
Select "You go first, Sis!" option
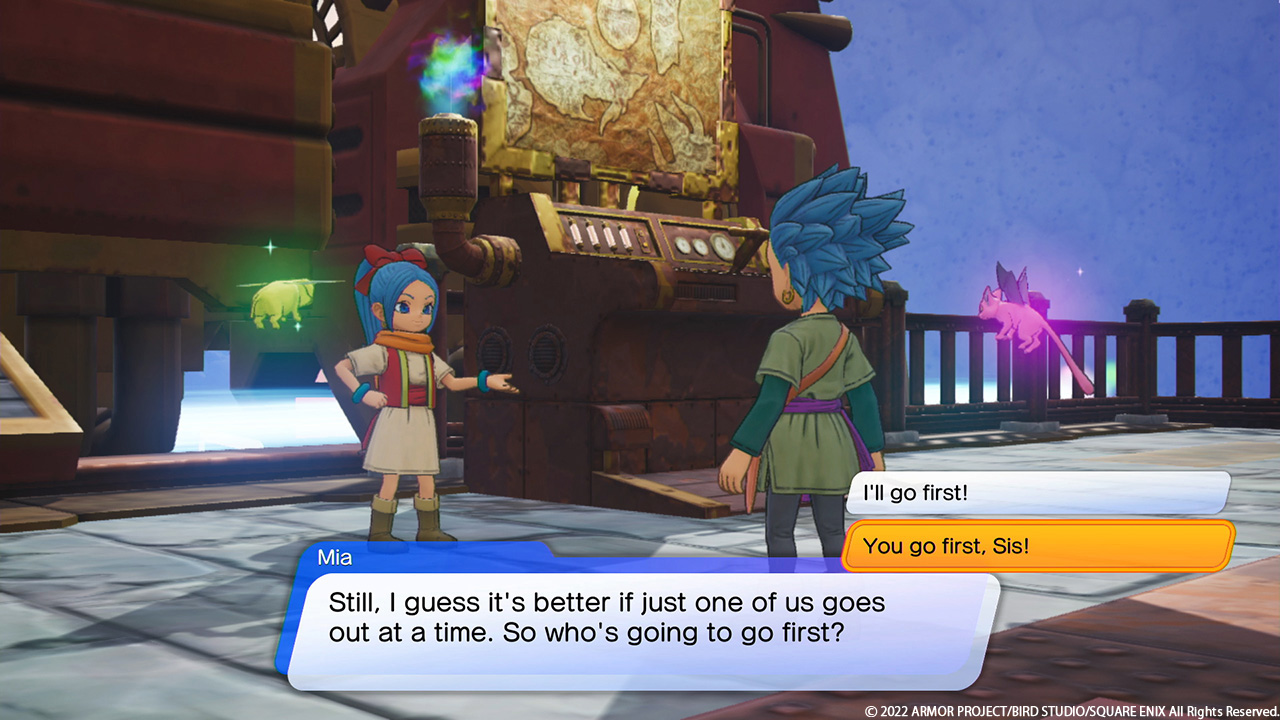[1036, 546]
